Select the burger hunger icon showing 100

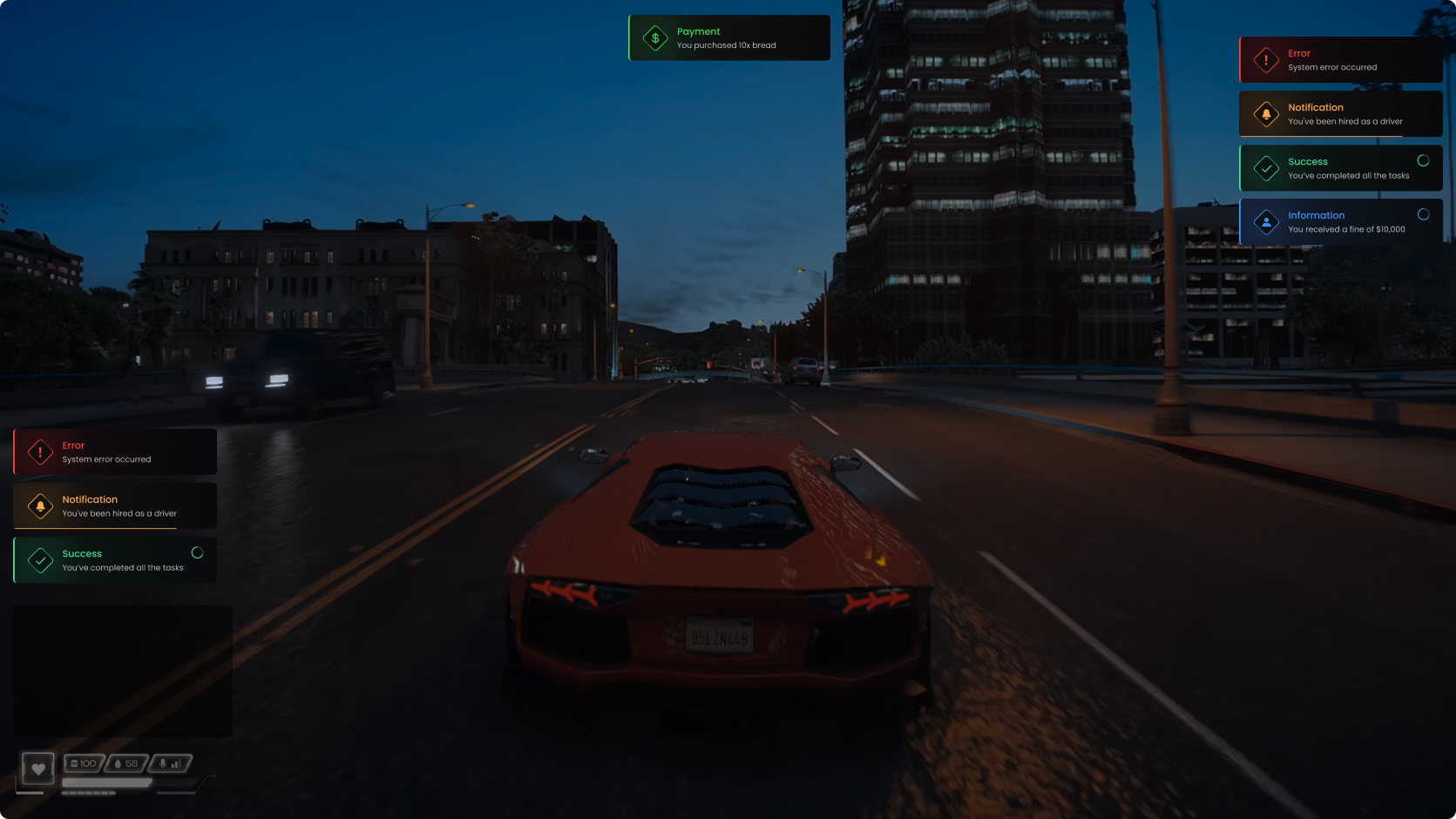[x=75, y=763]
